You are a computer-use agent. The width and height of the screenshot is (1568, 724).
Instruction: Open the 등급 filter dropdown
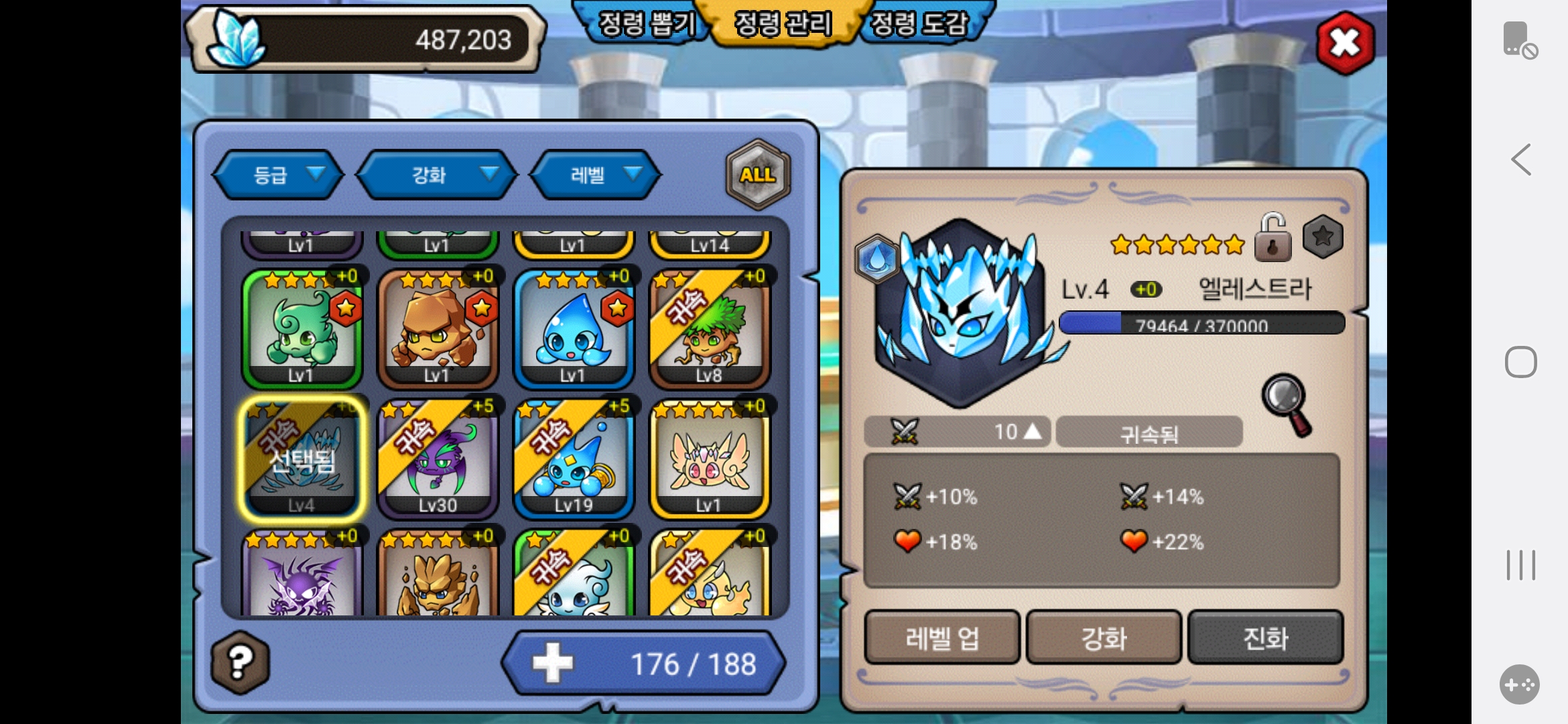(x=279, y=175)
